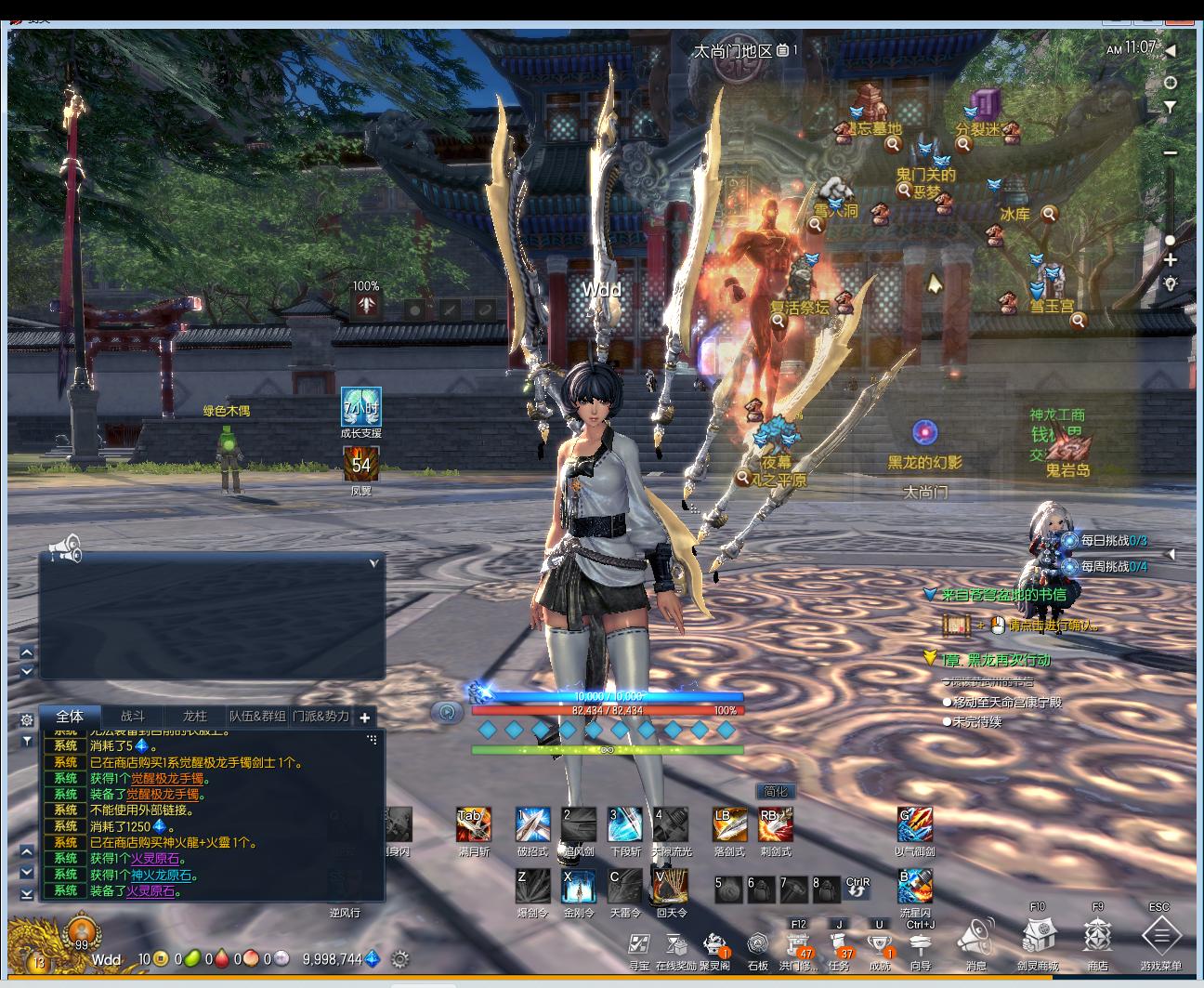This screenshot has width=1204, height=988.
Task: Switch to the 战斗 chat tab
Action: pos(133,717)
